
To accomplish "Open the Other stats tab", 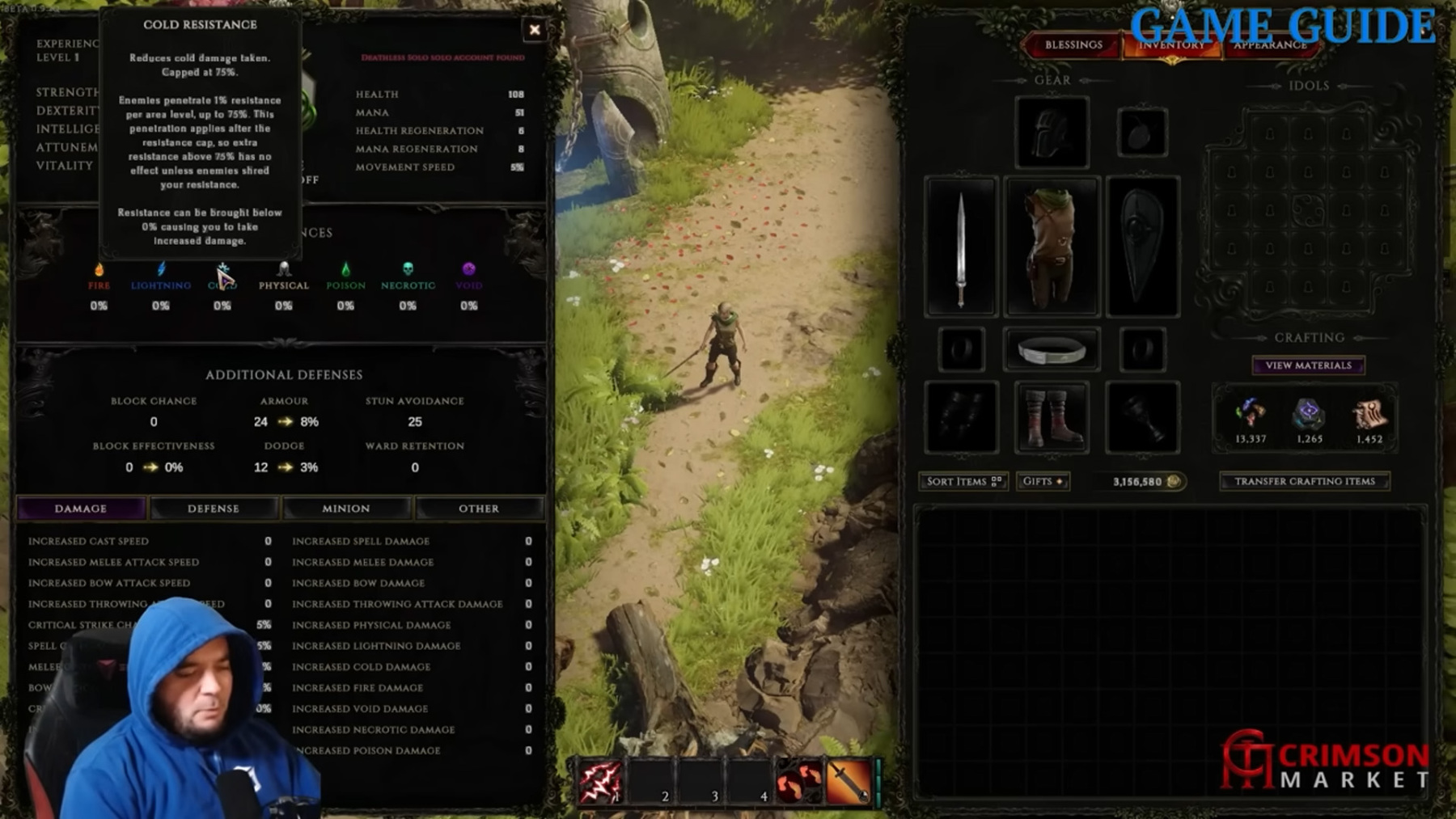I will (x=479, y=509).
